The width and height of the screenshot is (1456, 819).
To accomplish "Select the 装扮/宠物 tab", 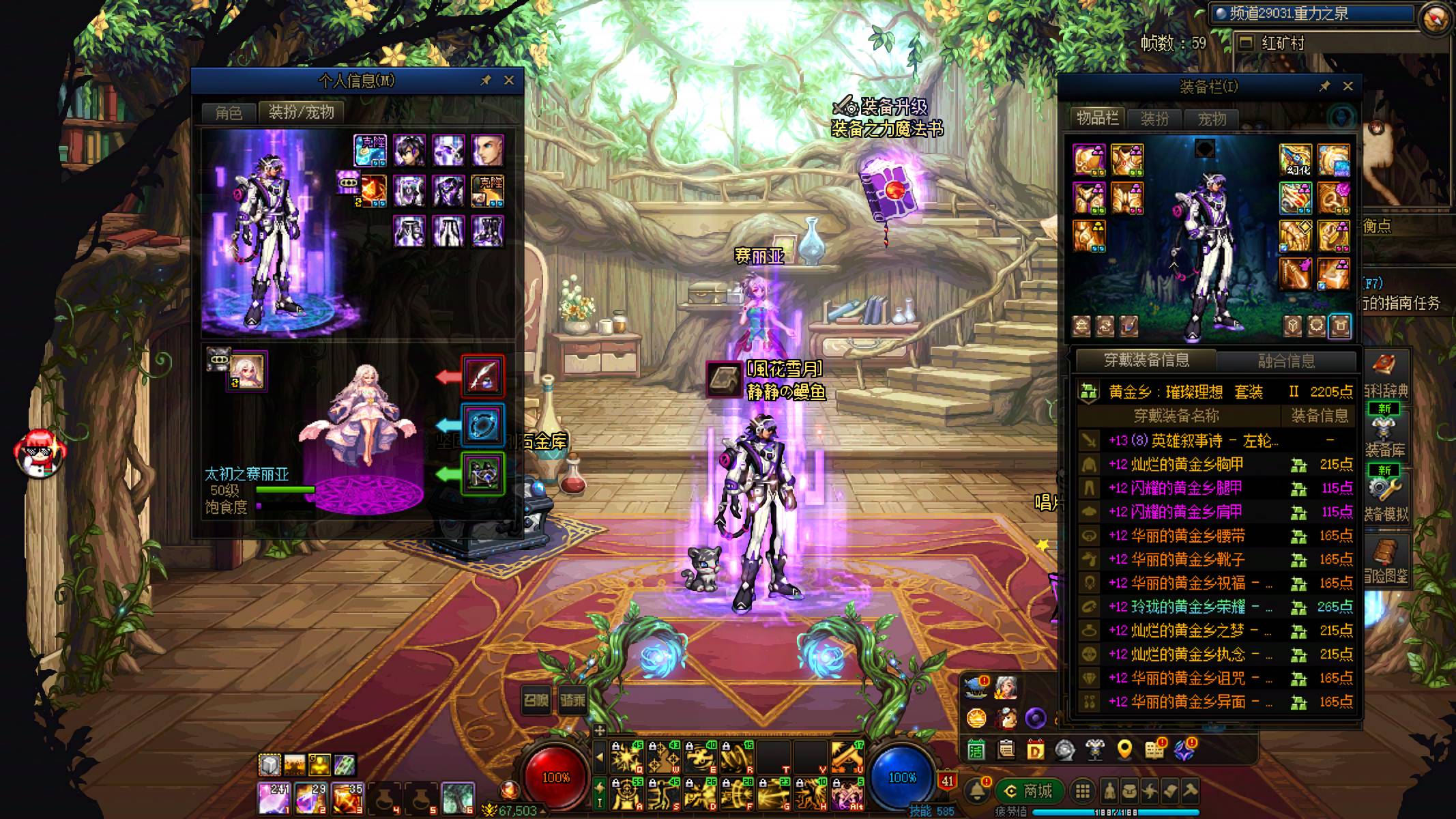I will coord(301,113).
